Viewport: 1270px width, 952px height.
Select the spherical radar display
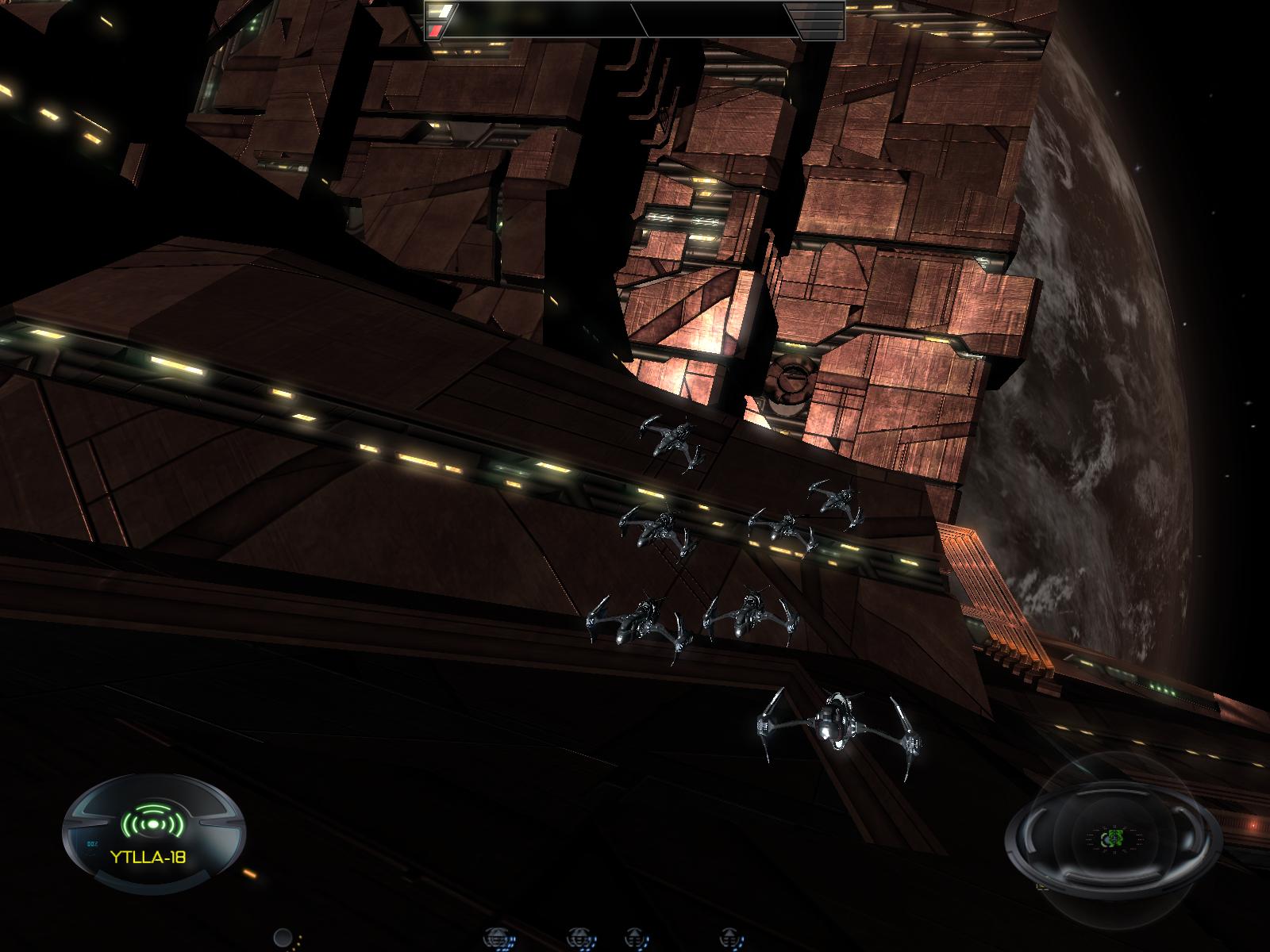coord(1113,839)
